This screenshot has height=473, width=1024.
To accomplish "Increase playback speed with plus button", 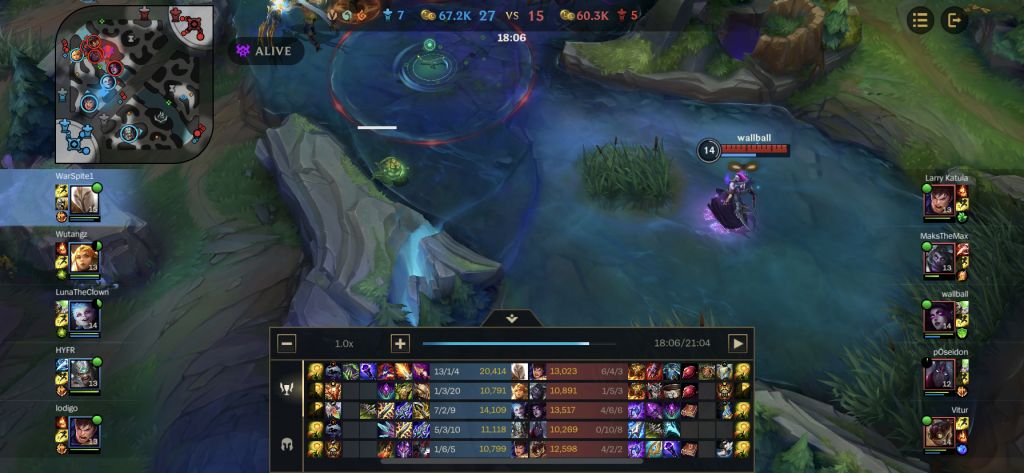I will (400, 343).
